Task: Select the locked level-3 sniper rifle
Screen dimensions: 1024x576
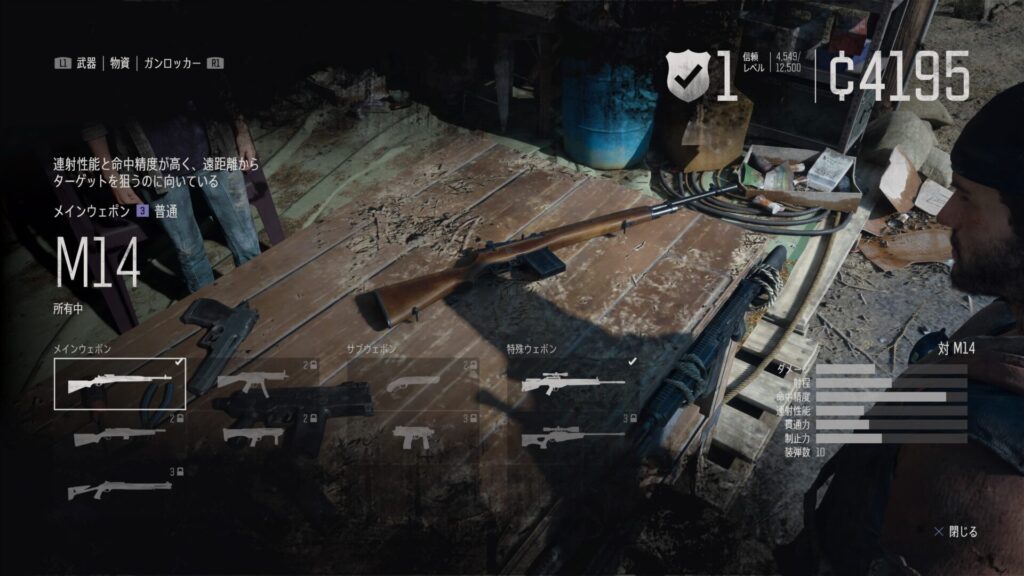Action: pos(572,436)
